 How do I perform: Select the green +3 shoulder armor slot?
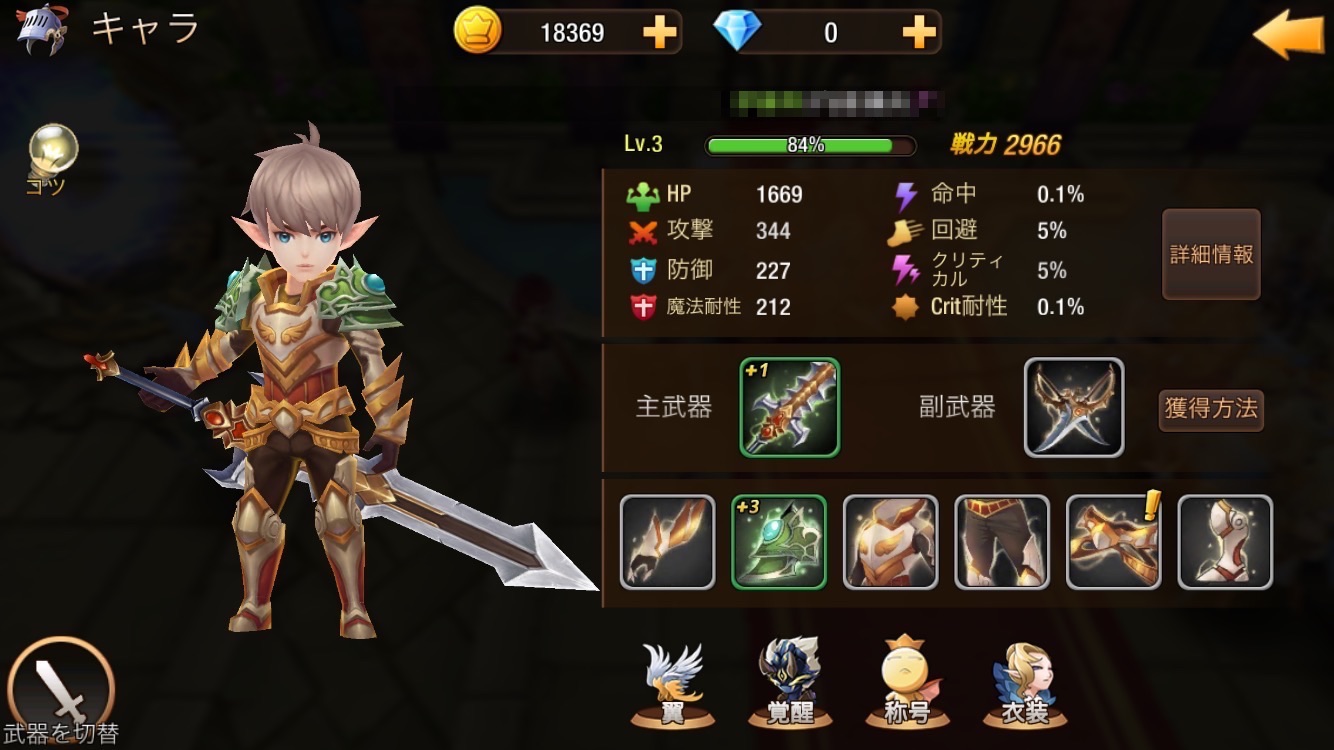(x=779, y=541)
